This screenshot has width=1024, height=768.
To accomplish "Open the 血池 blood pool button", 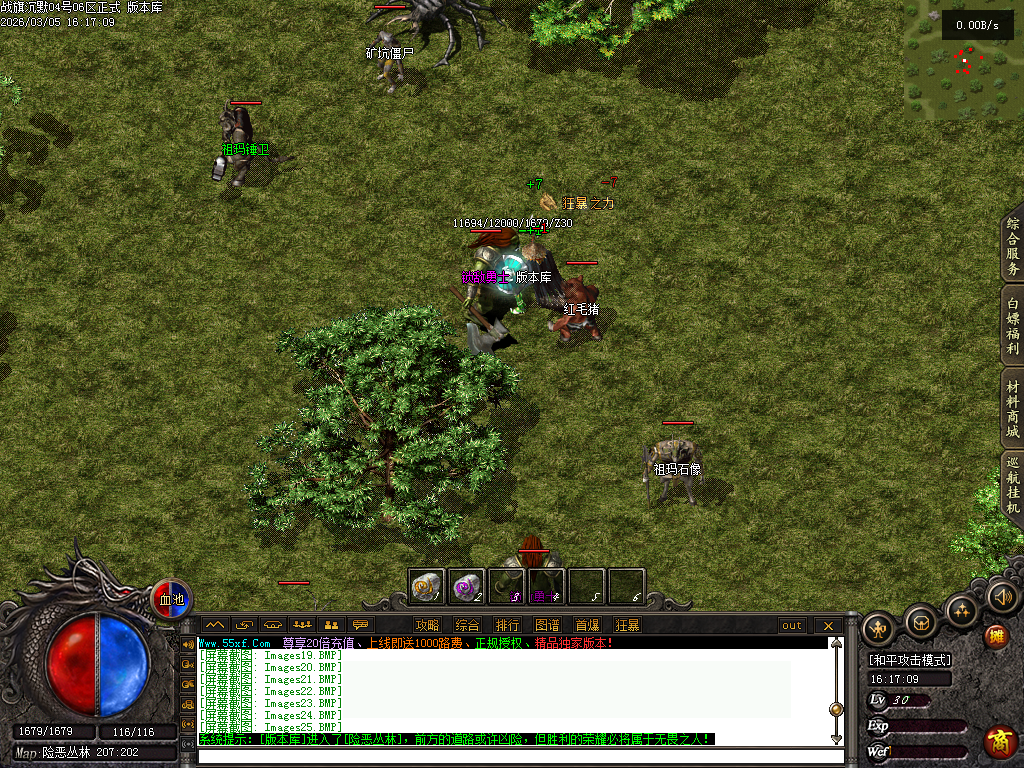I will pos(172,599).
